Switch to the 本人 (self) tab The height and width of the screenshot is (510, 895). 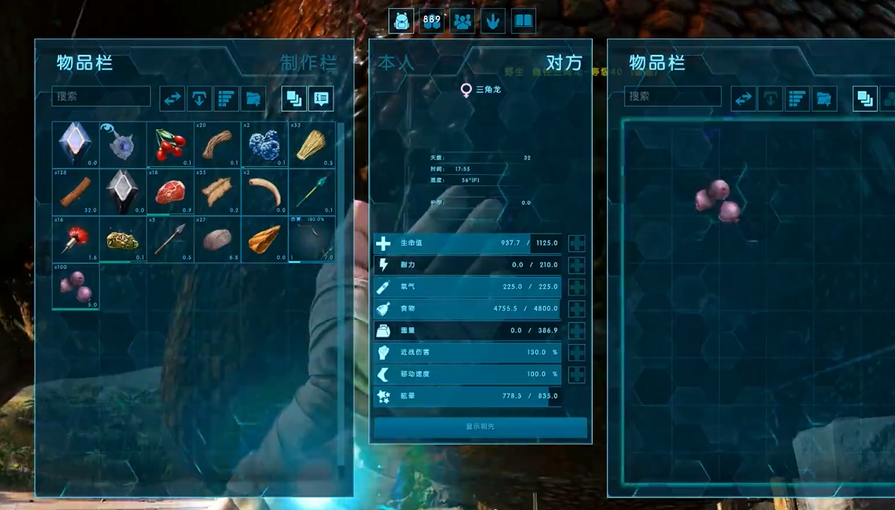coord(396,63)
